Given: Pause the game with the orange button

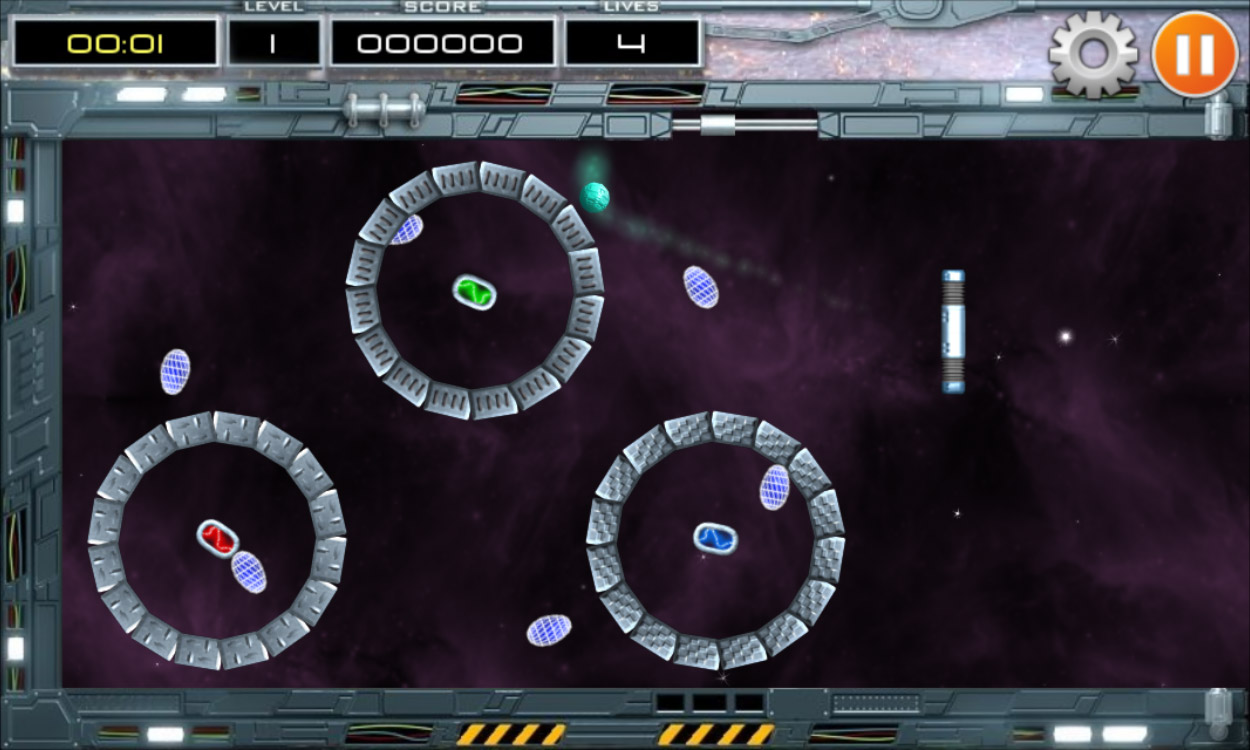Looking at the screenshot, I should click(x=1194, y=54).
